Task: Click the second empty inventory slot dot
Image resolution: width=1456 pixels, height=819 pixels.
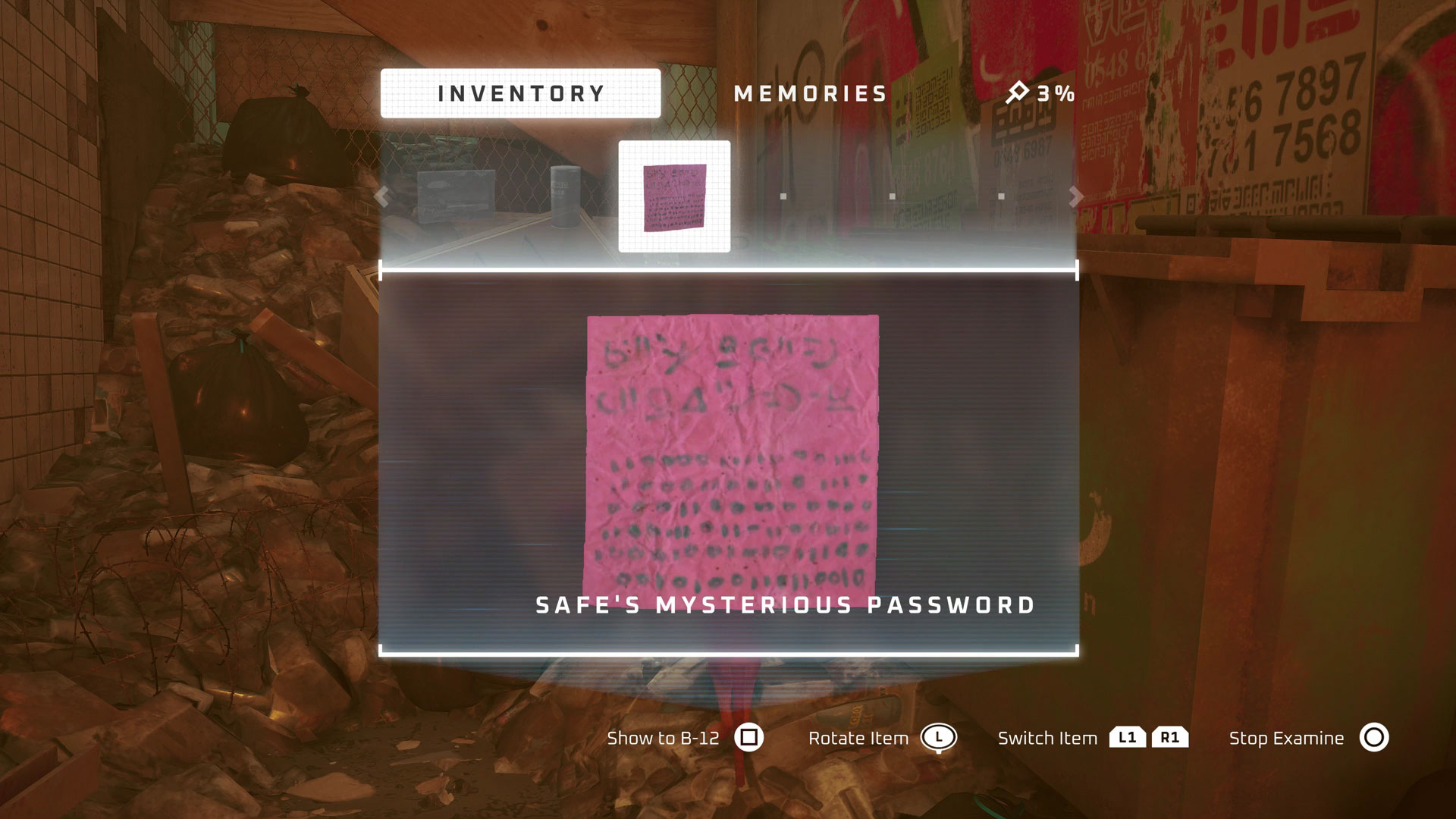Action: pyautogui.click(x=894, y=196)
